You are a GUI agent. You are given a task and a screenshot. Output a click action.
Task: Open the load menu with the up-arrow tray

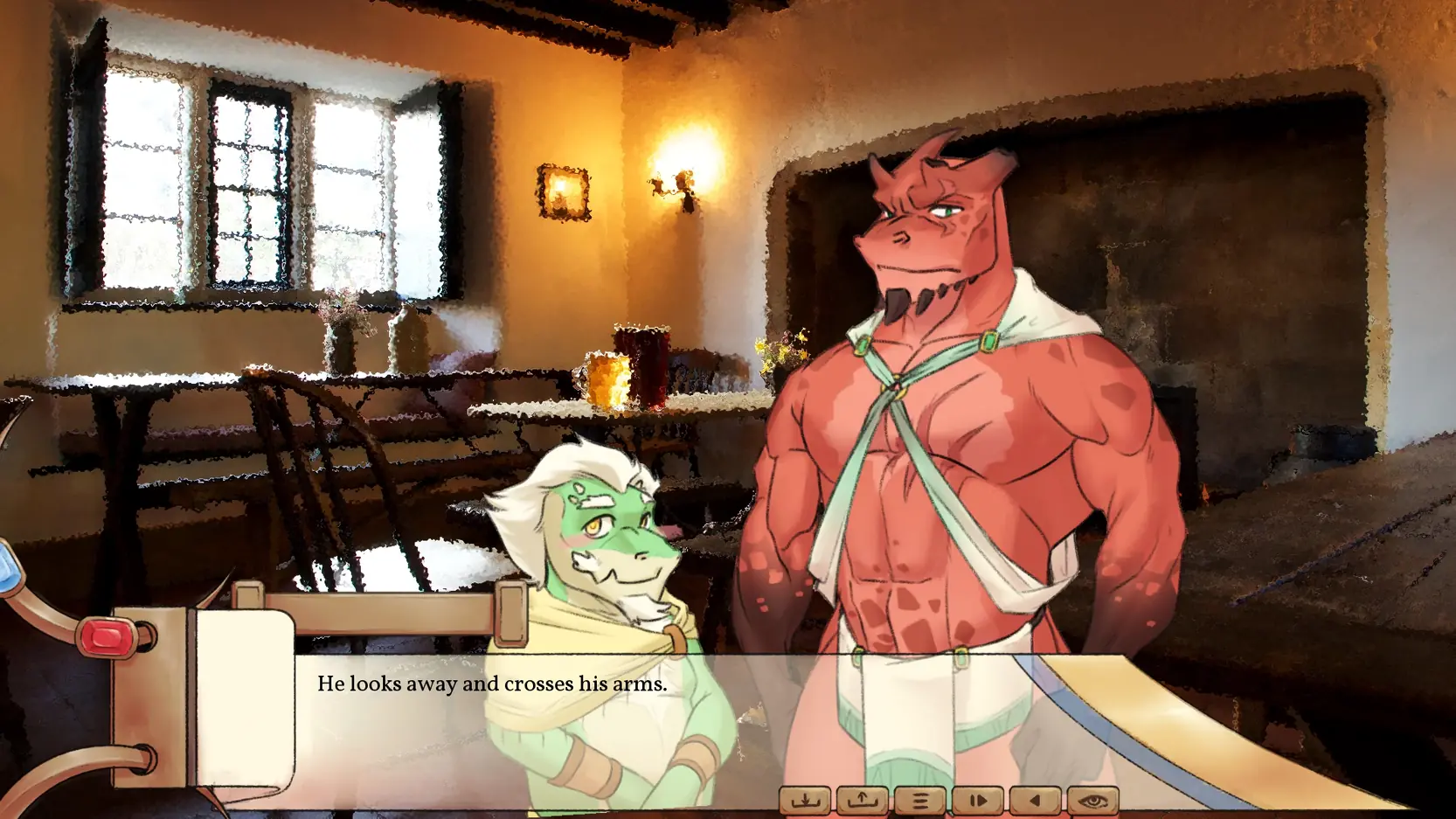point(863,800)
